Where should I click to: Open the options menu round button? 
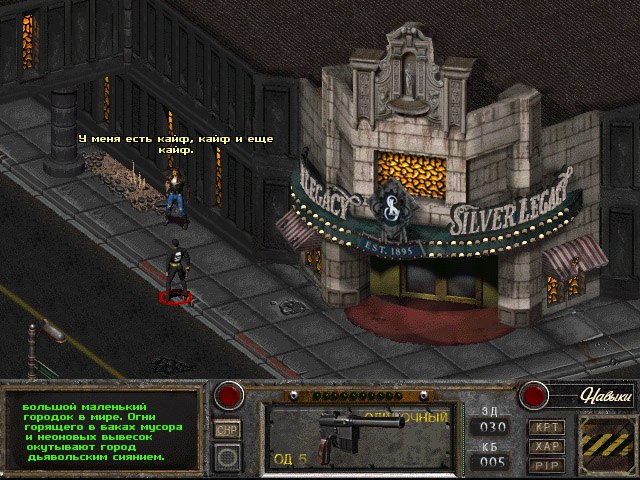[x=229, y=457]
